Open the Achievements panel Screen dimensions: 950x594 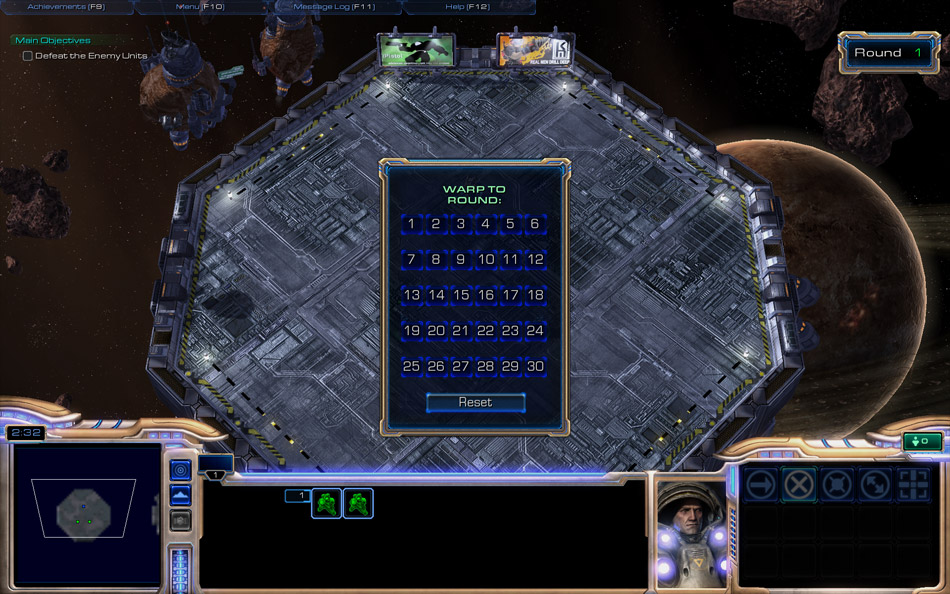(x=66, y=7)
